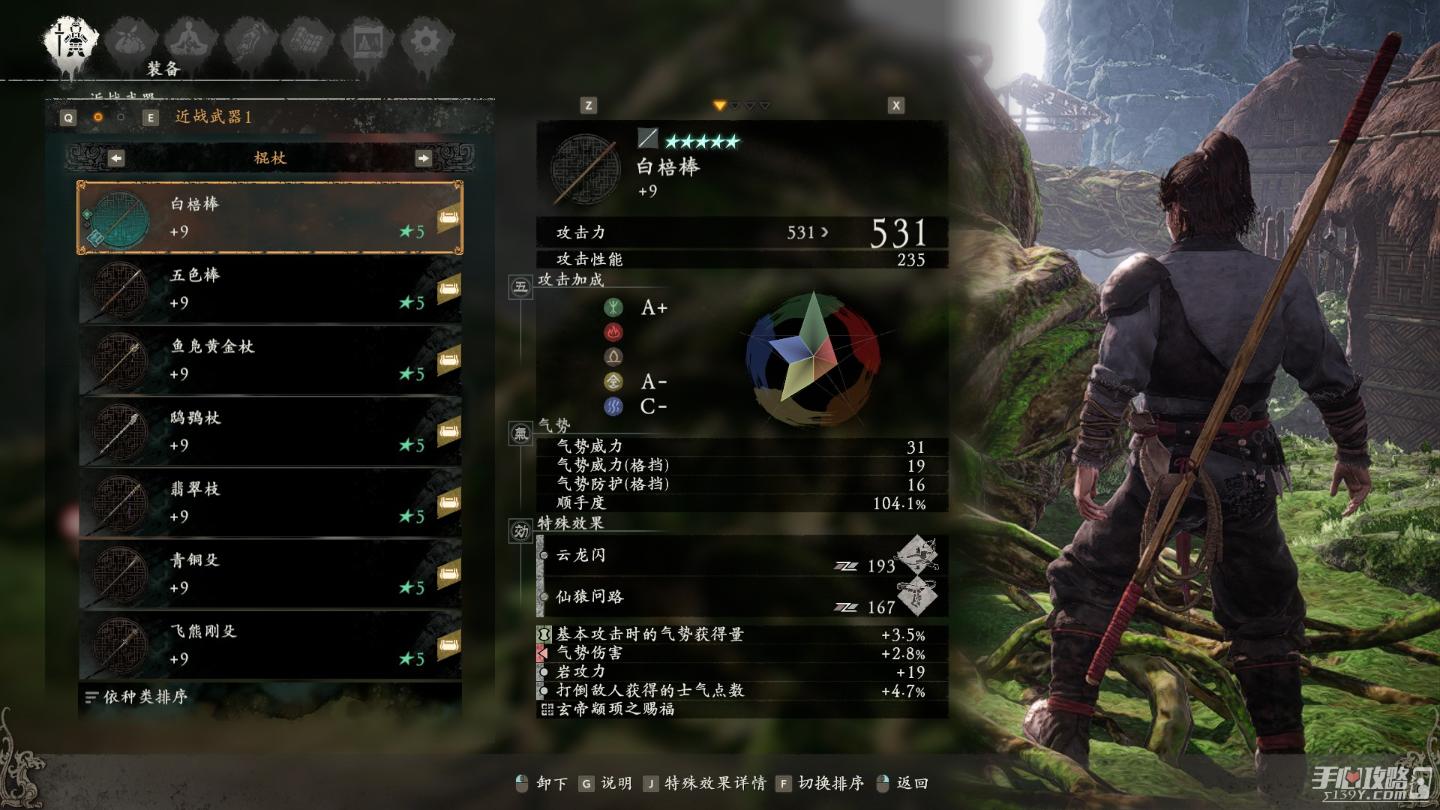Choose the 翡翠枝 weapon row

(x=269, y=503)
